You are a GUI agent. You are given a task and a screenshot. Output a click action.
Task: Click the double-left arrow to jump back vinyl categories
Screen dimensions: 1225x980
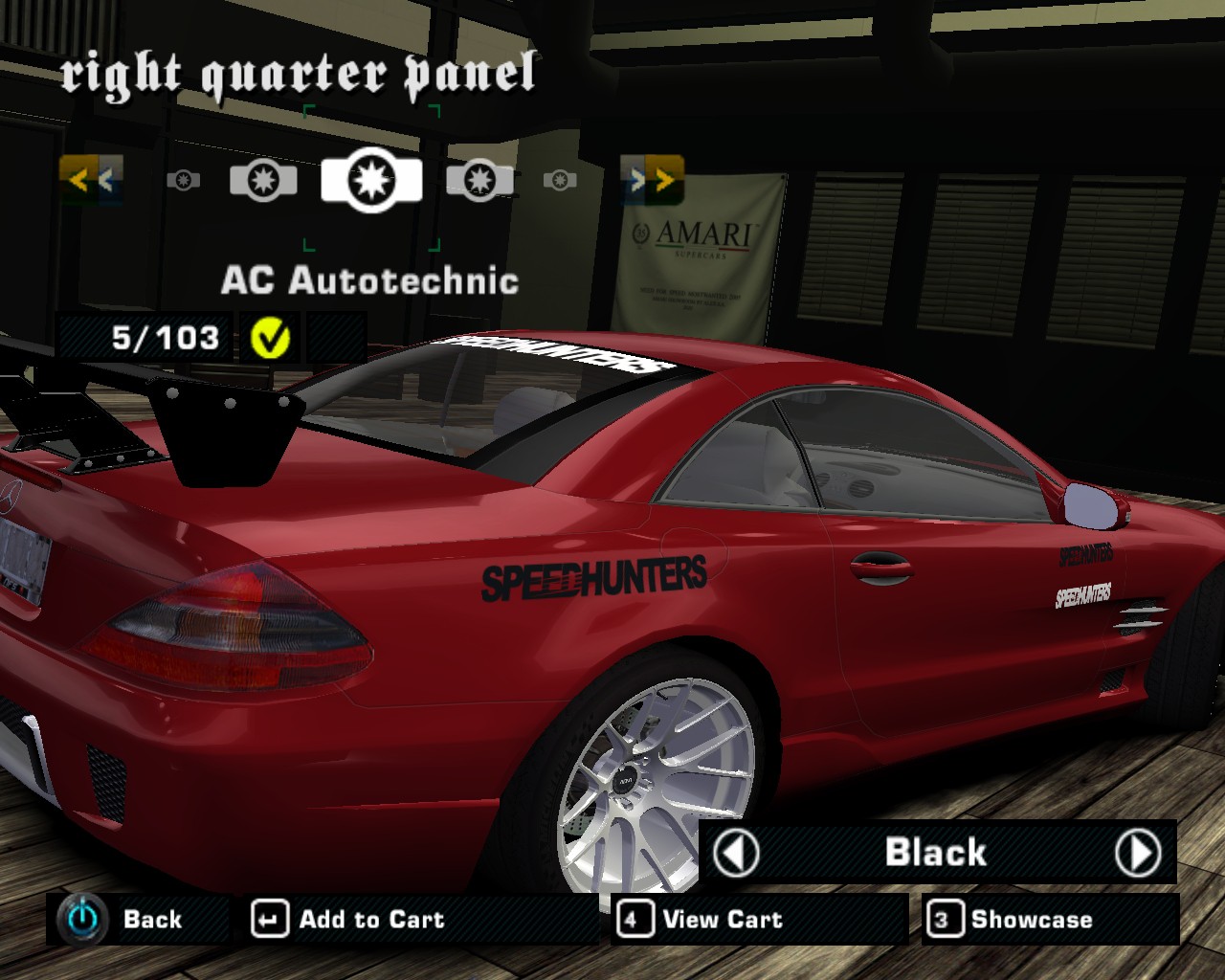91,179
